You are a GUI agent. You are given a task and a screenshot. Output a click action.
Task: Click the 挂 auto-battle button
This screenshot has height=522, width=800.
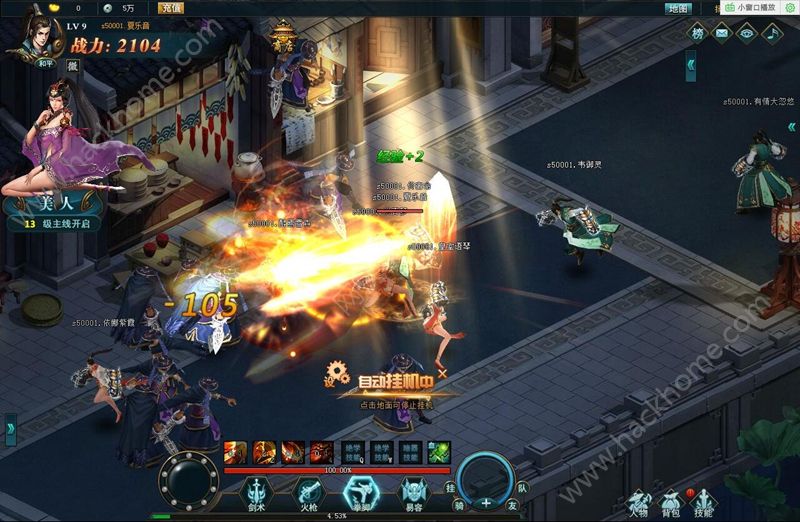coord(451,485)
